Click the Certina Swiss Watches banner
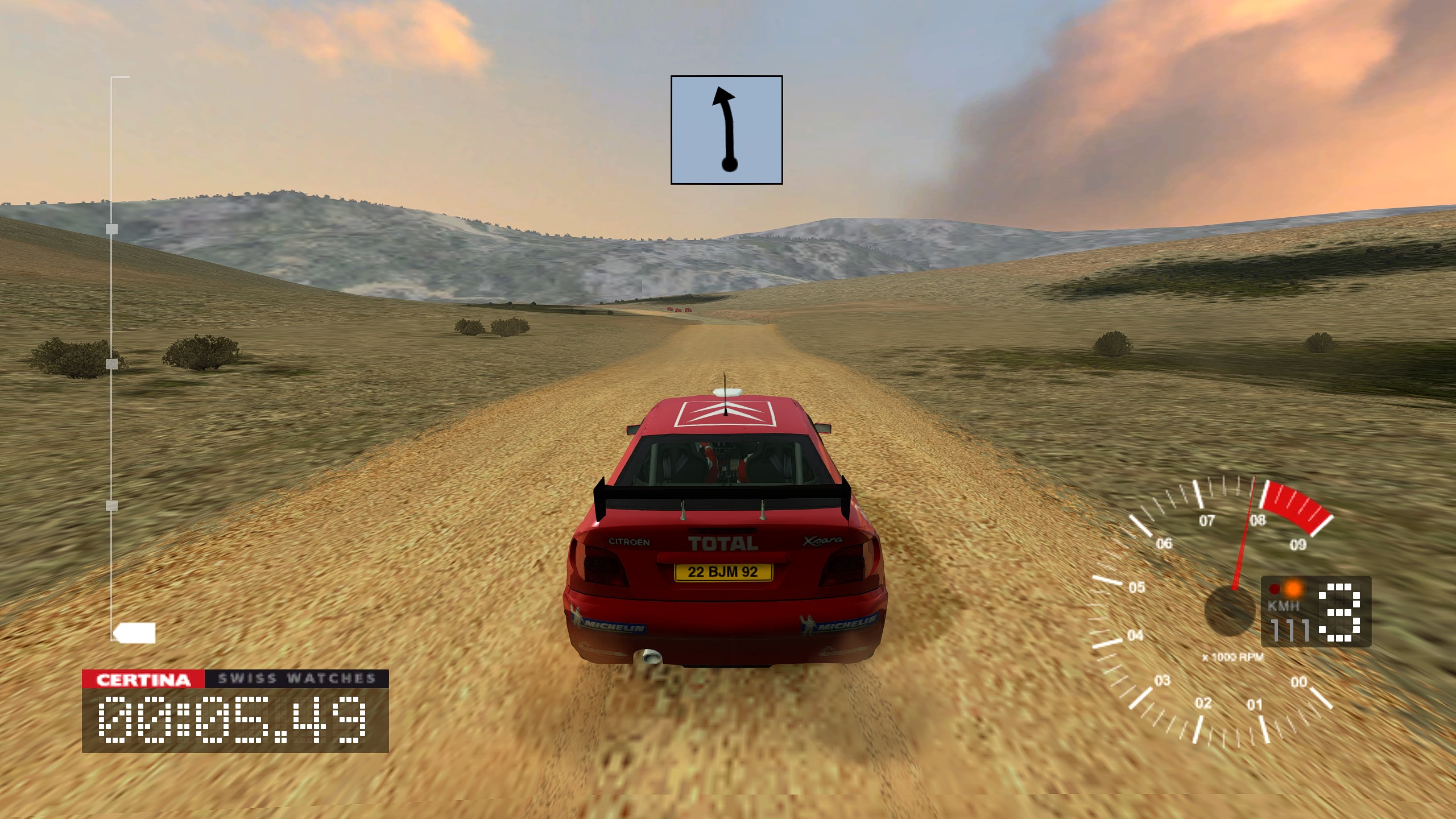Screen dimensions: 1456x819 tap(235, 679)
